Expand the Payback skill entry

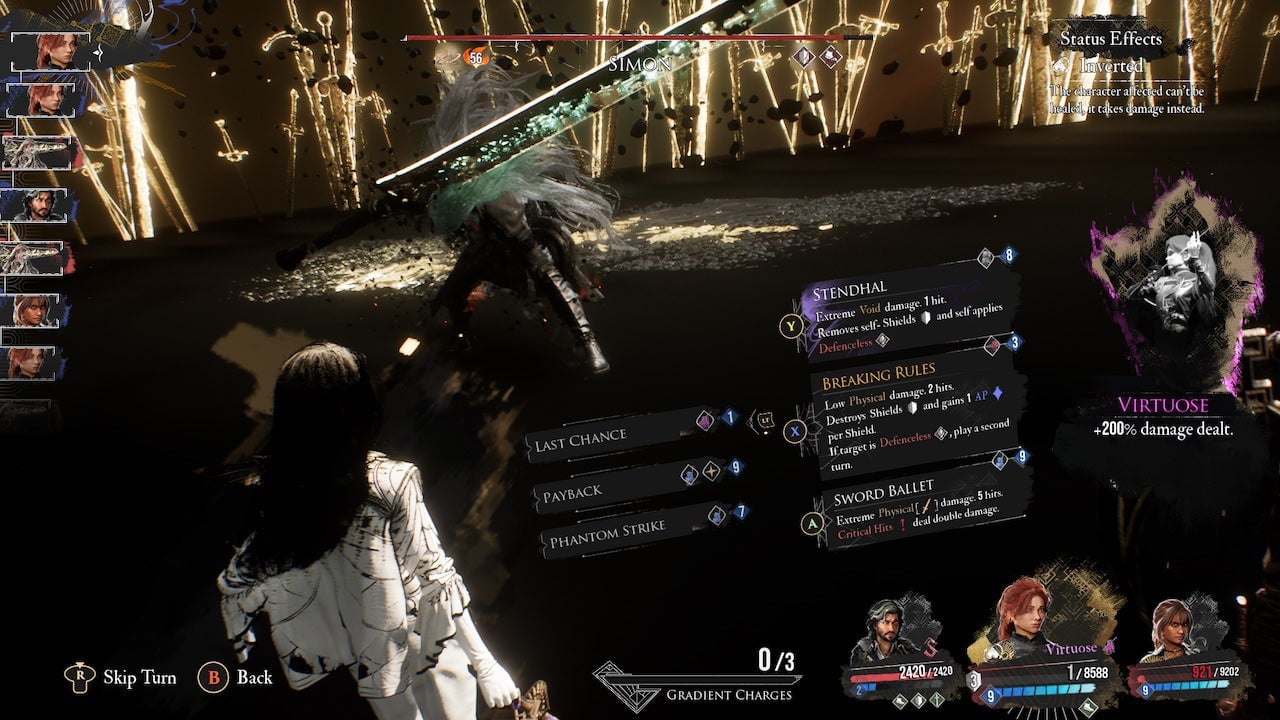[x=575, y=492]
